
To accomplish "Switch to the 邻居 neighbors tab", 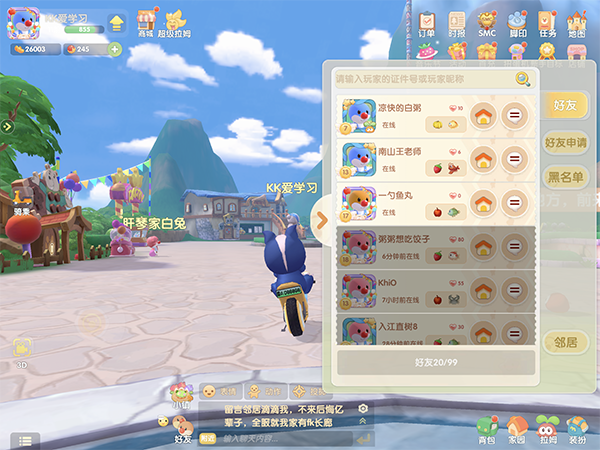I will [566, 342].
